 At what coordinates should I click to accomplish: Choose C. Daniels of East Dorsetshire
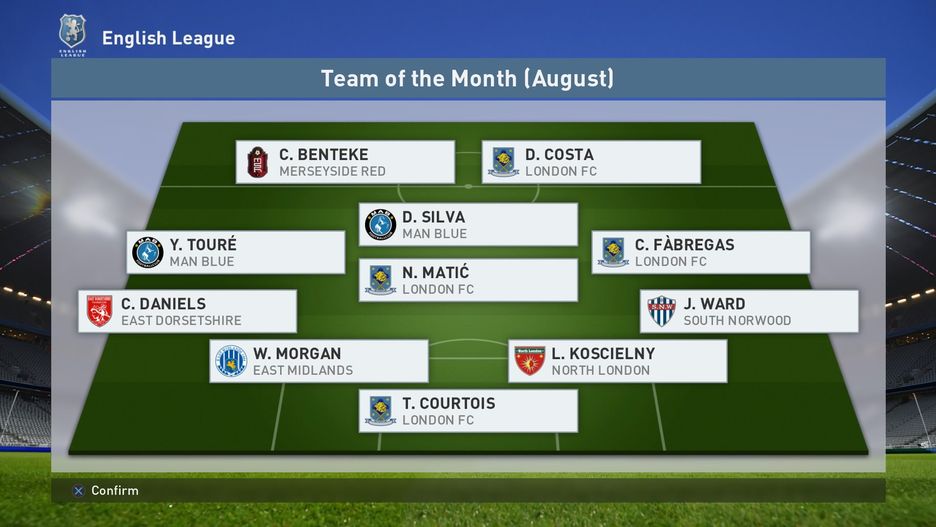(187, 311)
